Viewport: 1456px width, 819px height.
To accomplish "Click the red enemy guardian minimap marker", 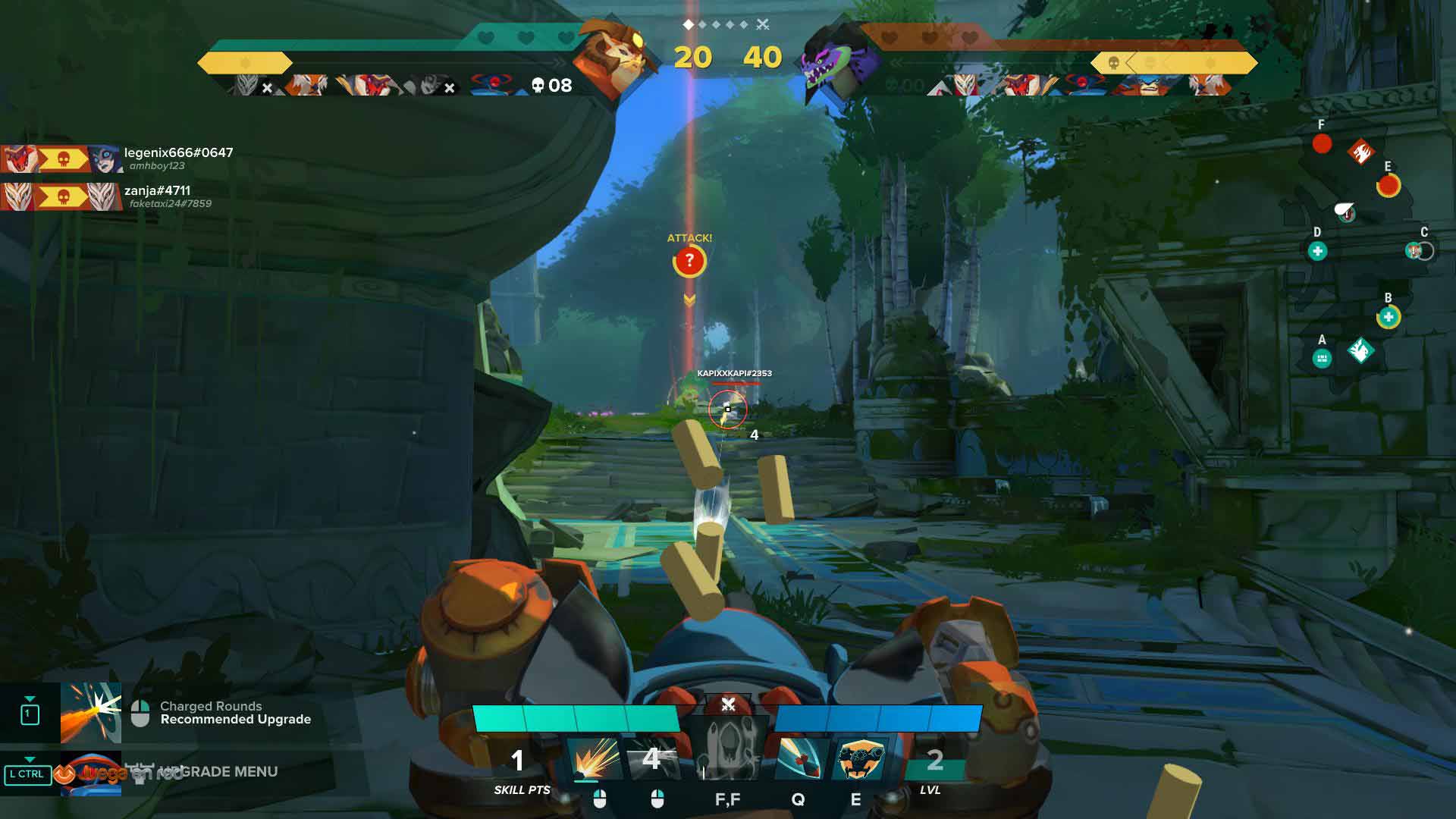I will (x=1360, y=152).
